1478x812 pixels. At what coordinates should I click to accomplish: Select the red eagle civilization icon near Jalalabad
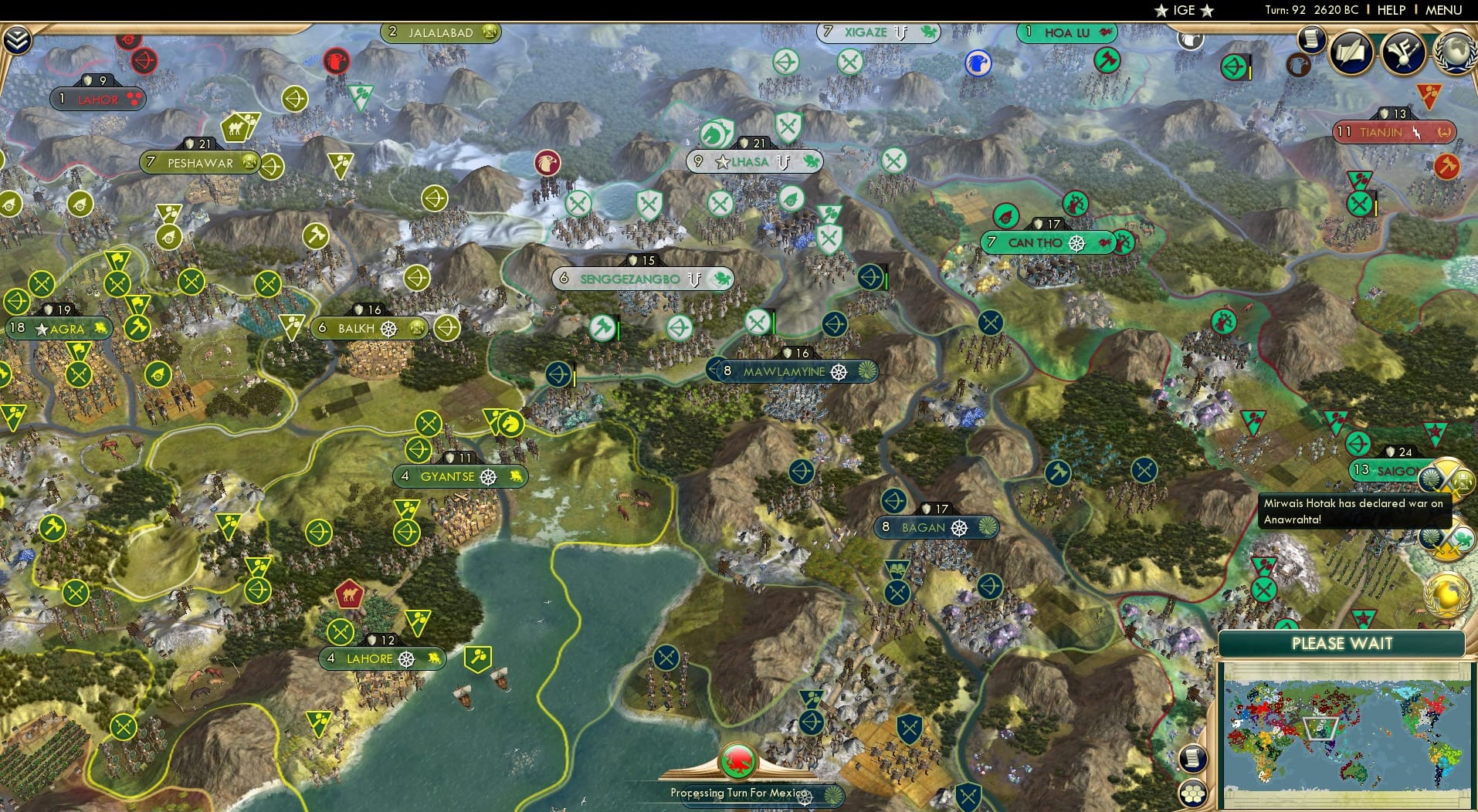coord(336,60)
